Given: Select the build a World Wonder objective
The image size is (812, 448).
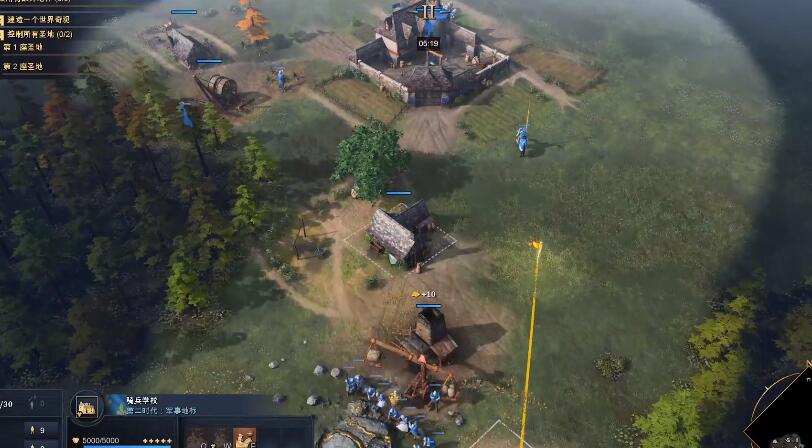Looking at the screenshot, I should [x=40, y=19].
